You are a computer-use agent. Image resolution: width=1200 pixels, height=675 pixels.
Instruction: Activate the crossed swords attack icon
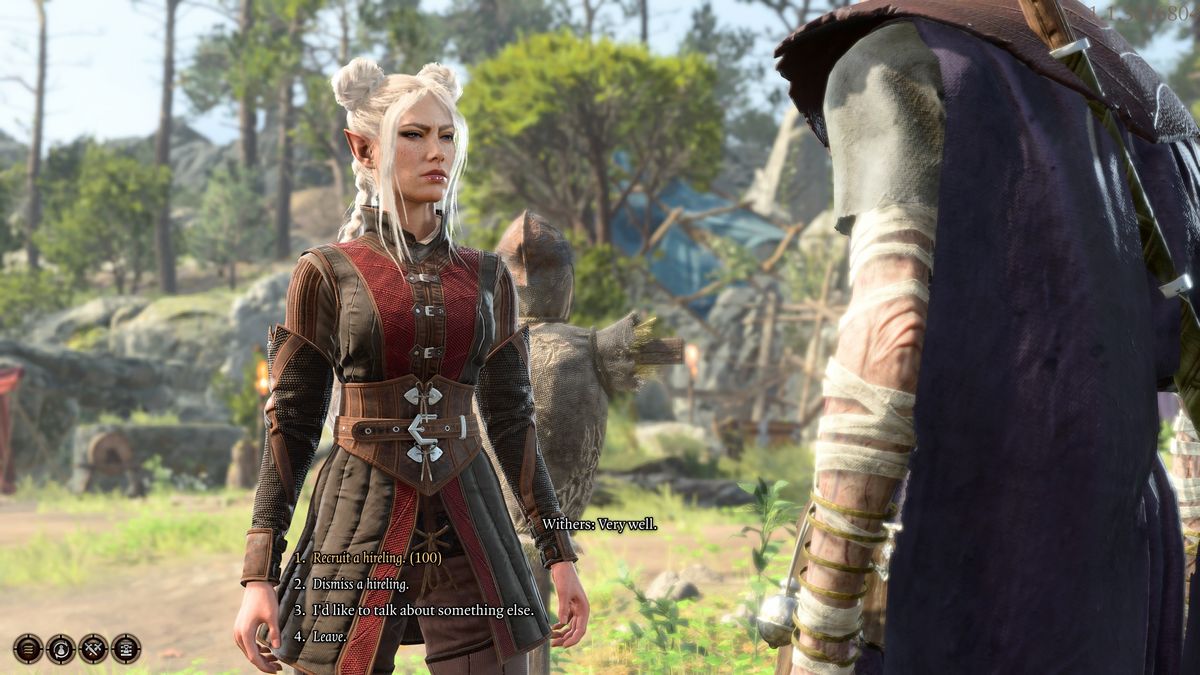(93, 649)
